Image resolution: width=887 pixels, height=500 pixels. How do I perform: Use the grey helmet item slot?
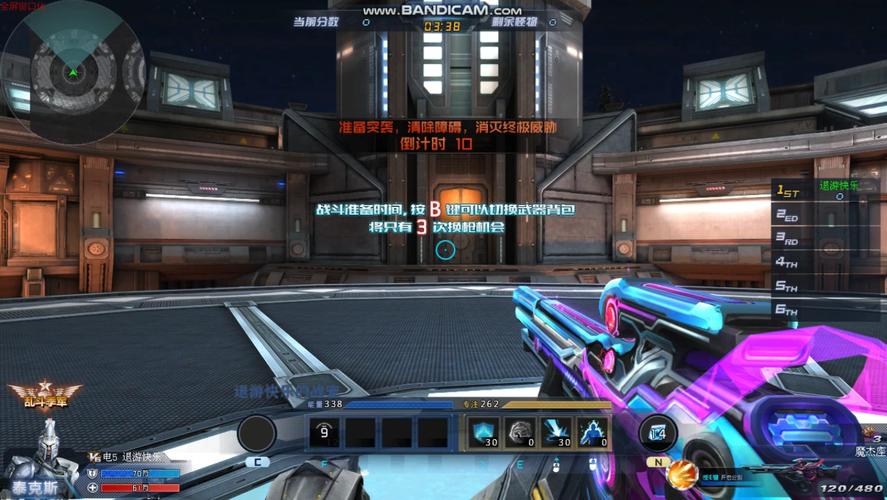pos(521,433)
